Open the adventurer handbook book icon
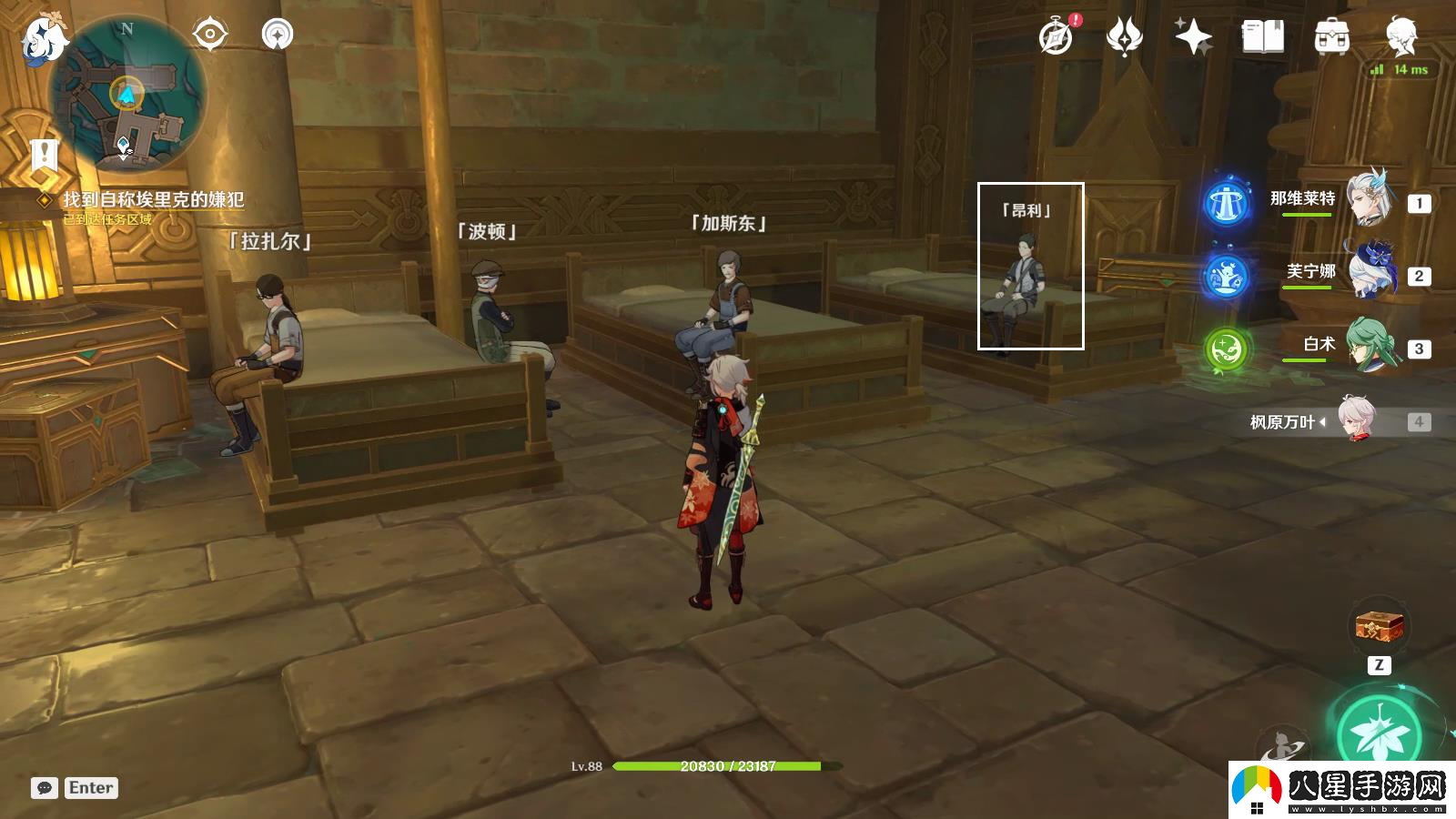 (1262, 37)
